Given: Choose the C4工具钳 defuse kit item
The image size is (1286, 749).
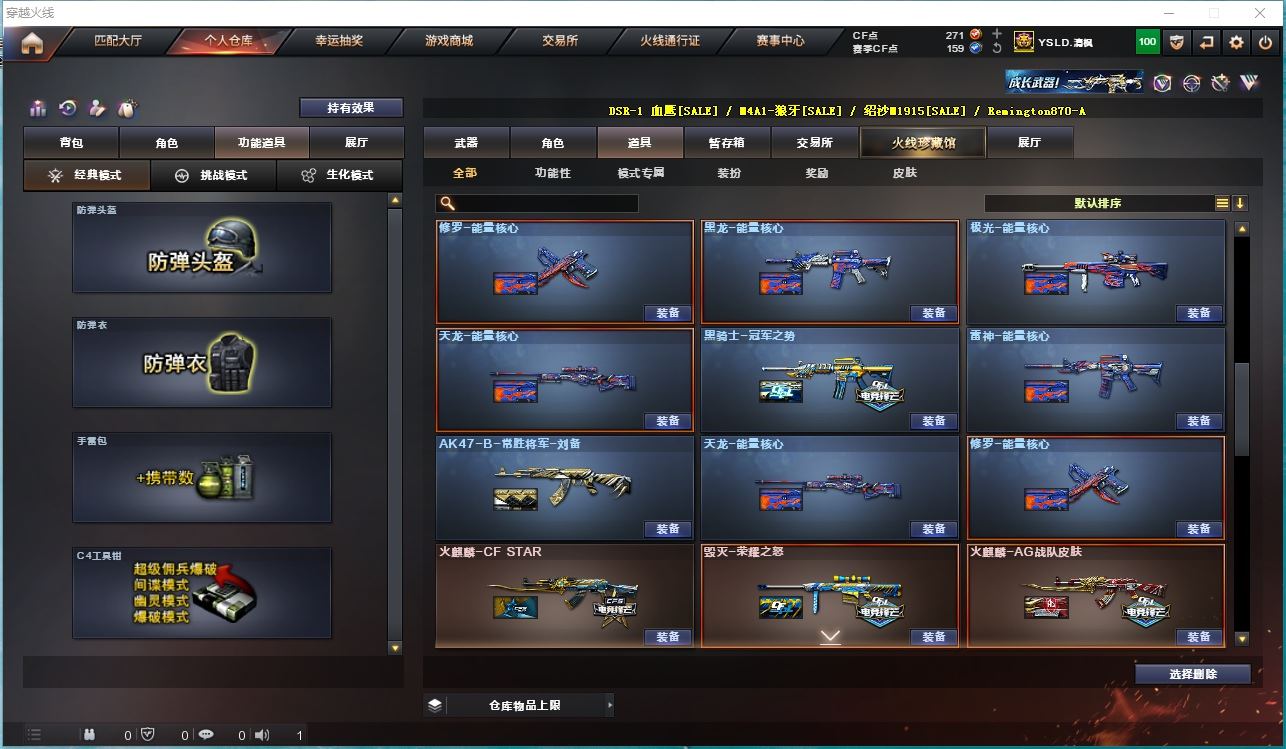Looking at the screenshot, I should (x=202, y=592).
